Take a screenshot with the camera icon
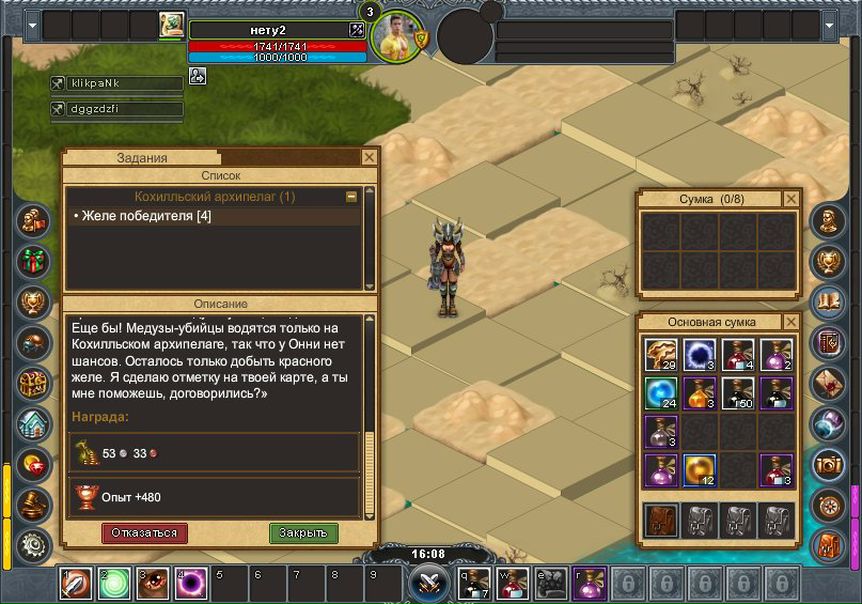This screenshot has height=604, width=862. pyautogui.click(x=828, y=462)
